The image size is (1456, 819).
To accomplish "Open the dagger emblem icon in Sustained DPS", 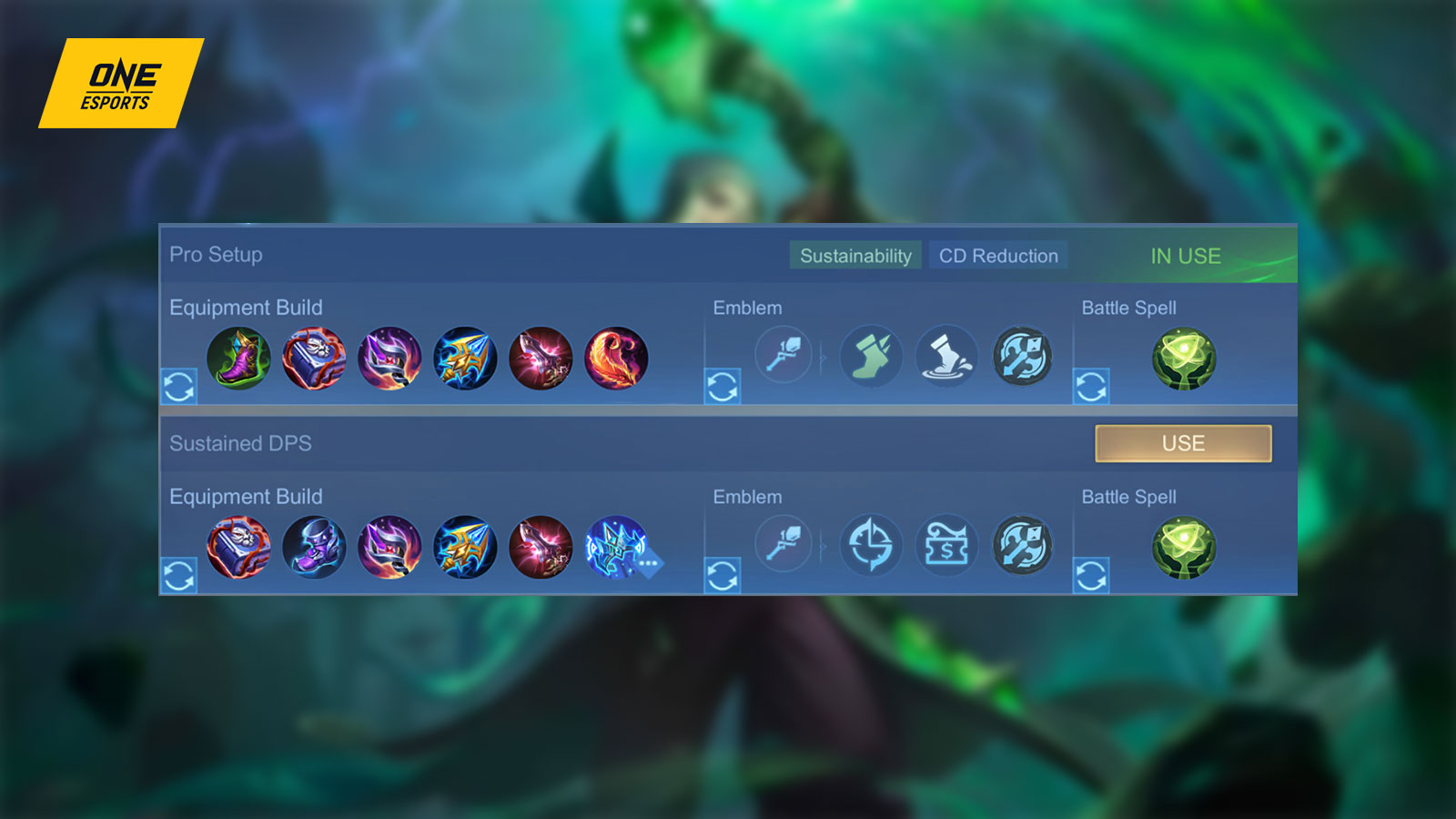I will (783, 544).
